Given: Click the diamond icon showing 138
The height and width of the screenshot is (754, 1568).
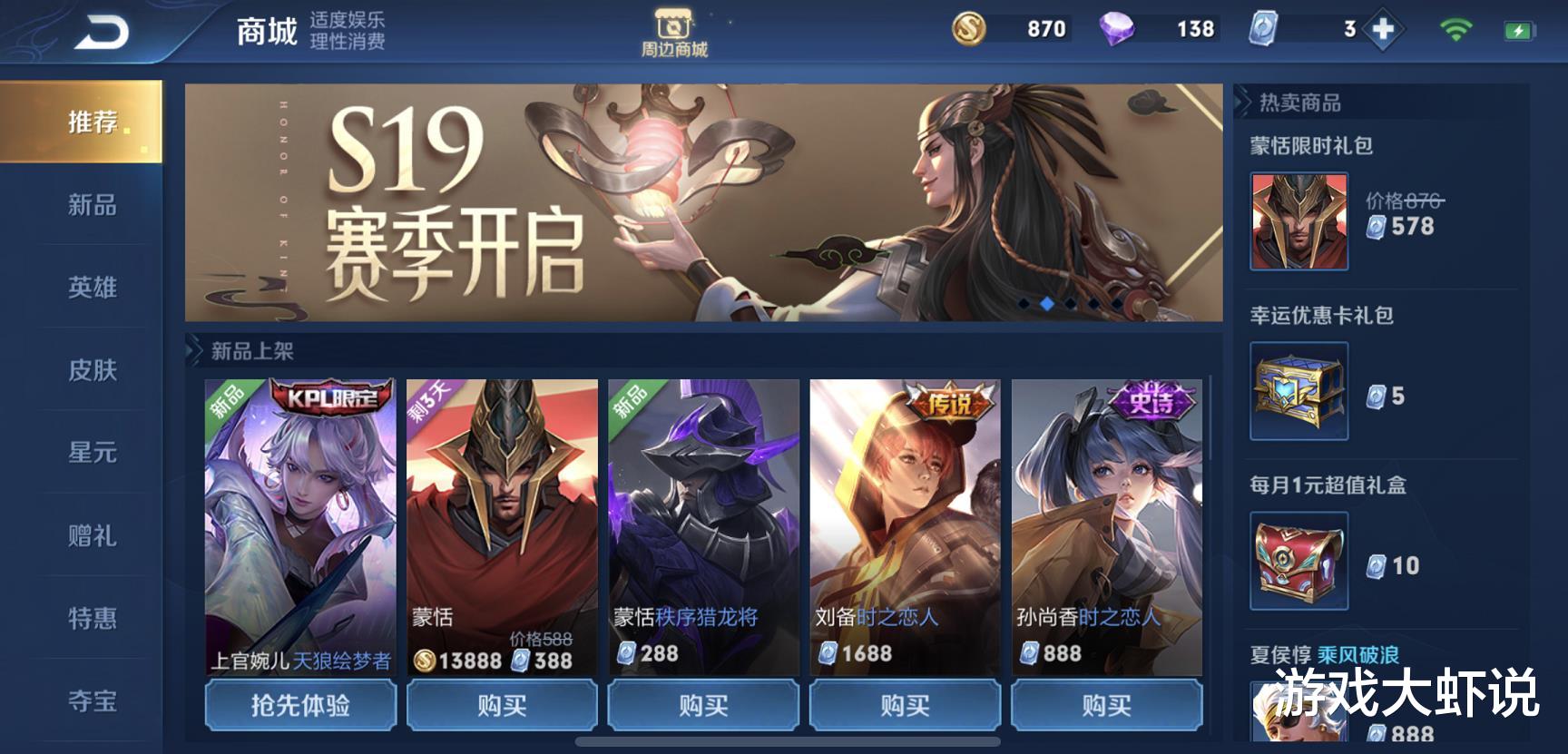Looking at the screenshot, I should [x=1121, y=29].
